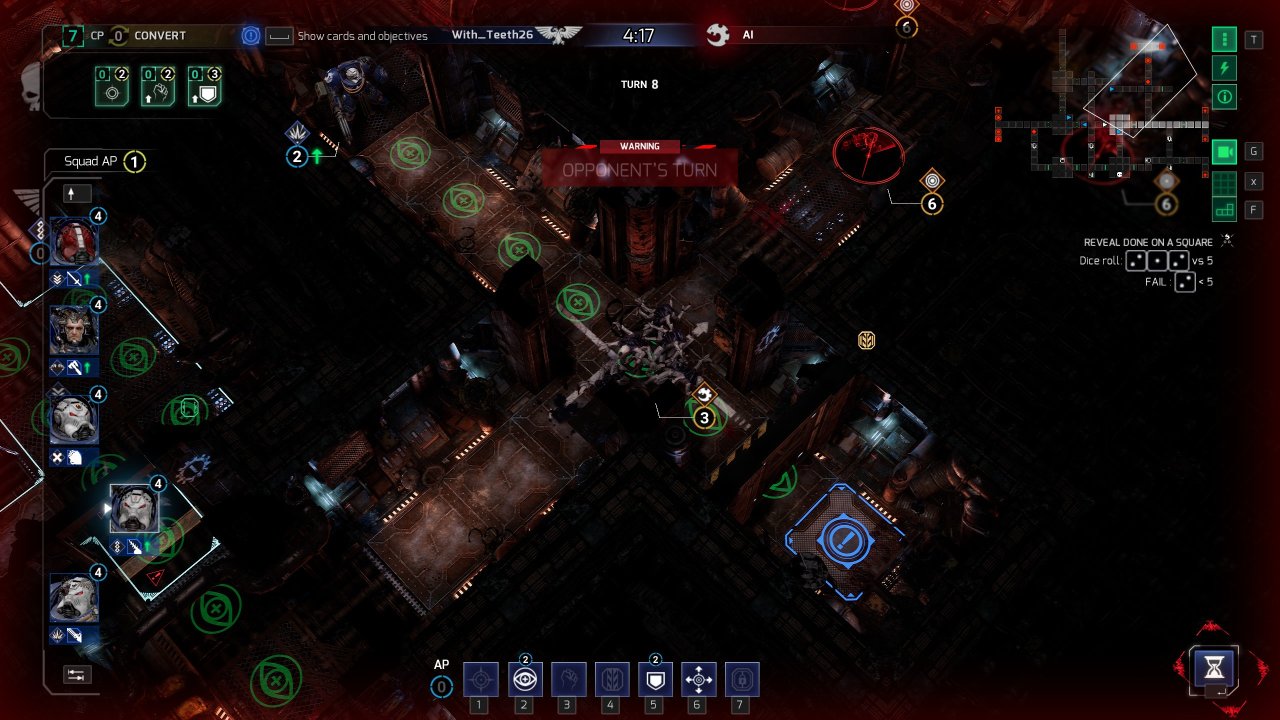Screen dimensions: 1280x720
Task: Open the squad settings sliders button
Action: [x=77, y=675]
